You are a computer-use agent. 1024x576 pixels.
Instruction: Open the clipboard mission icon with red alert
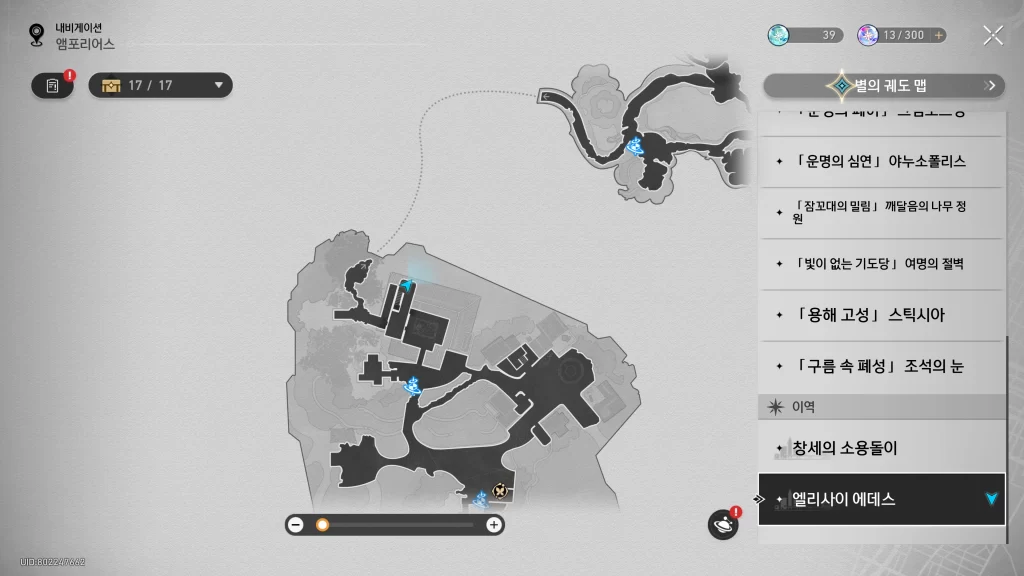53,85
